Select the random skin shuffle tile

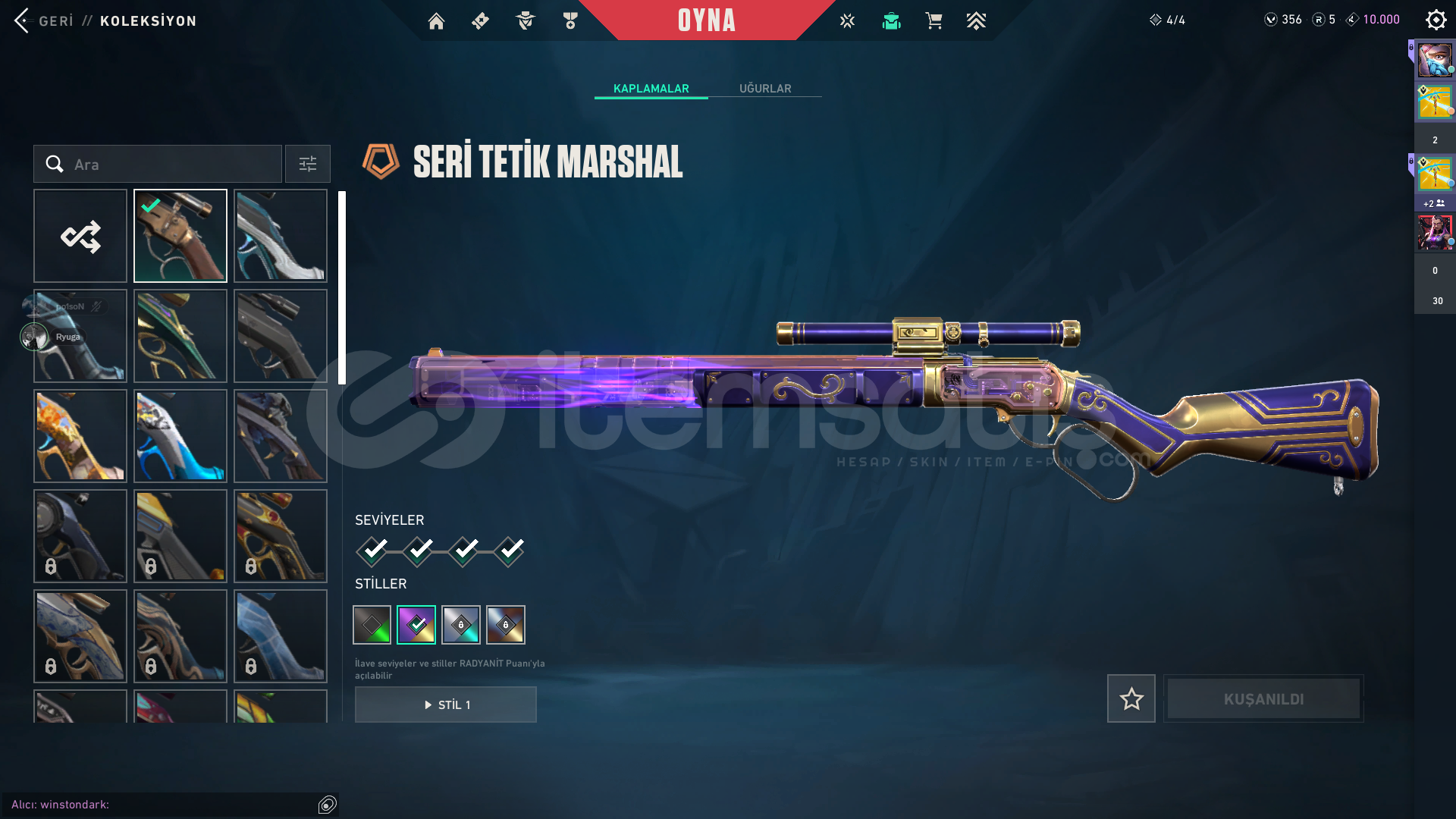pyautogui.click(x=80, y=236)
